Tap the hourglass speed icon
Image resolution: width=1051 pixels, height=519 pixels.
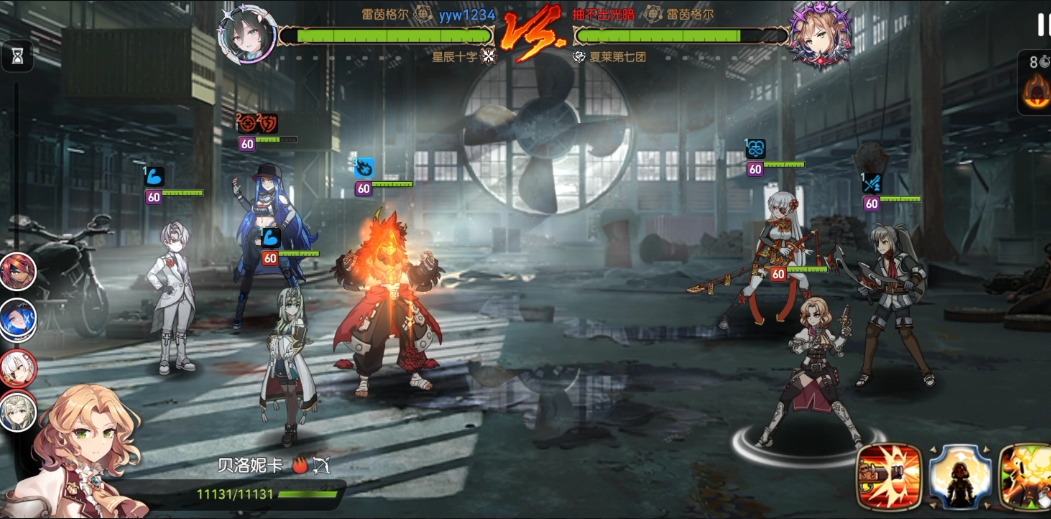click(x=16, y=57)
